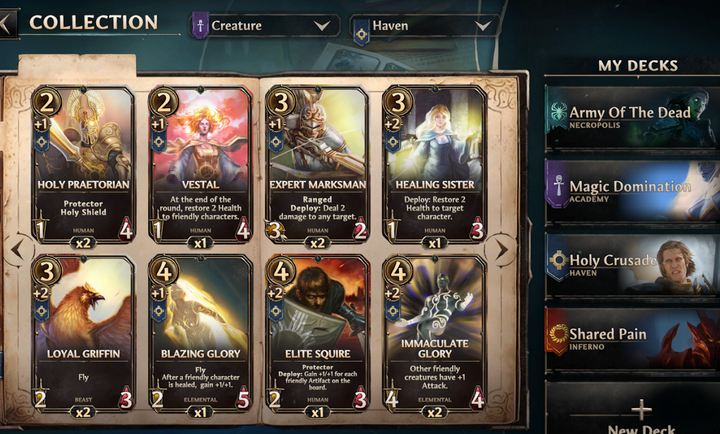Screen dimensions: 720x434
Task: Turn to the next collection page
Action: coord(502,249)
